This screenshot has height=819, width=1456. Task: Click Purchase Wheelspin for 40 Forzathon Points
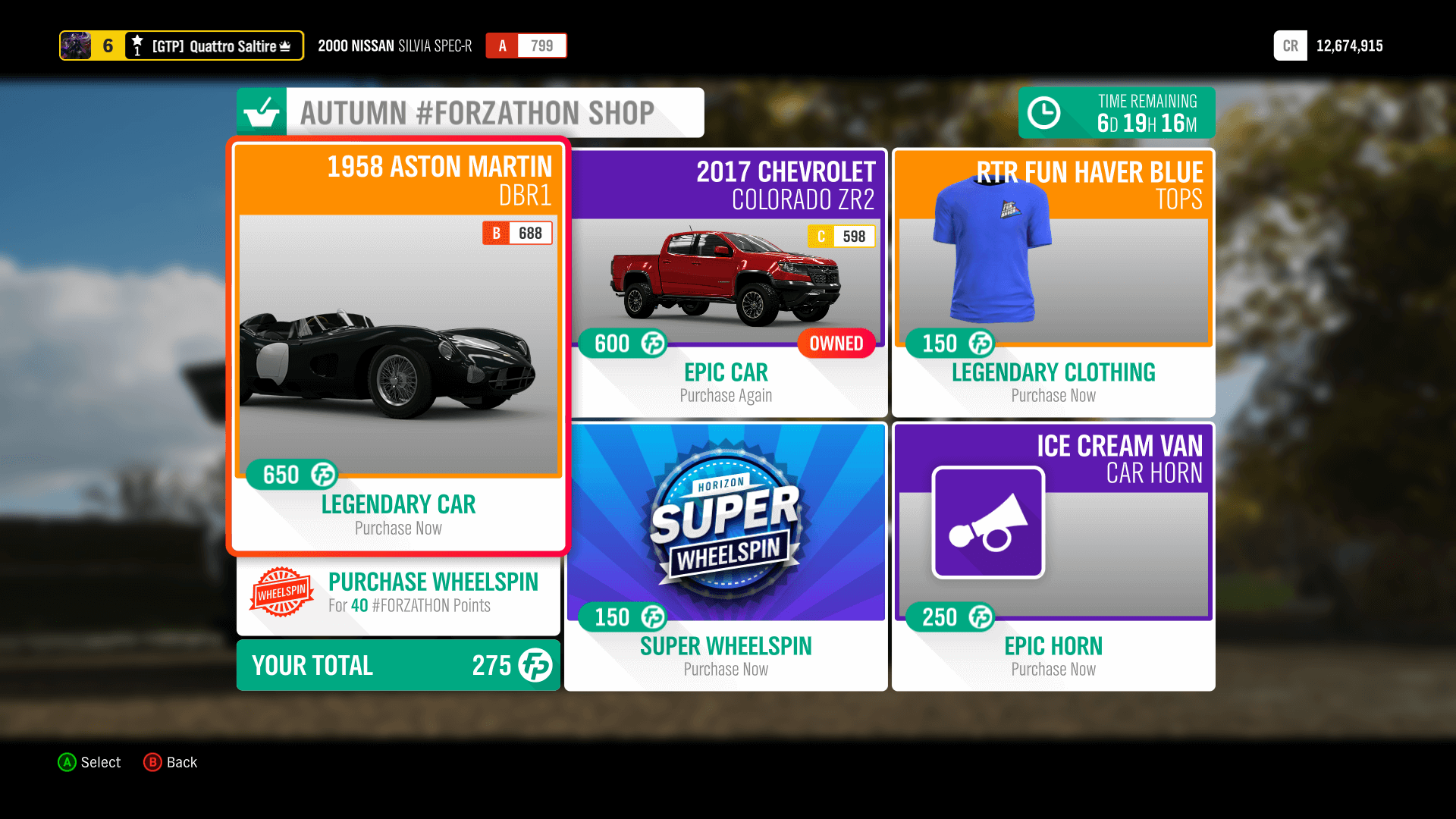pos(397,594)
